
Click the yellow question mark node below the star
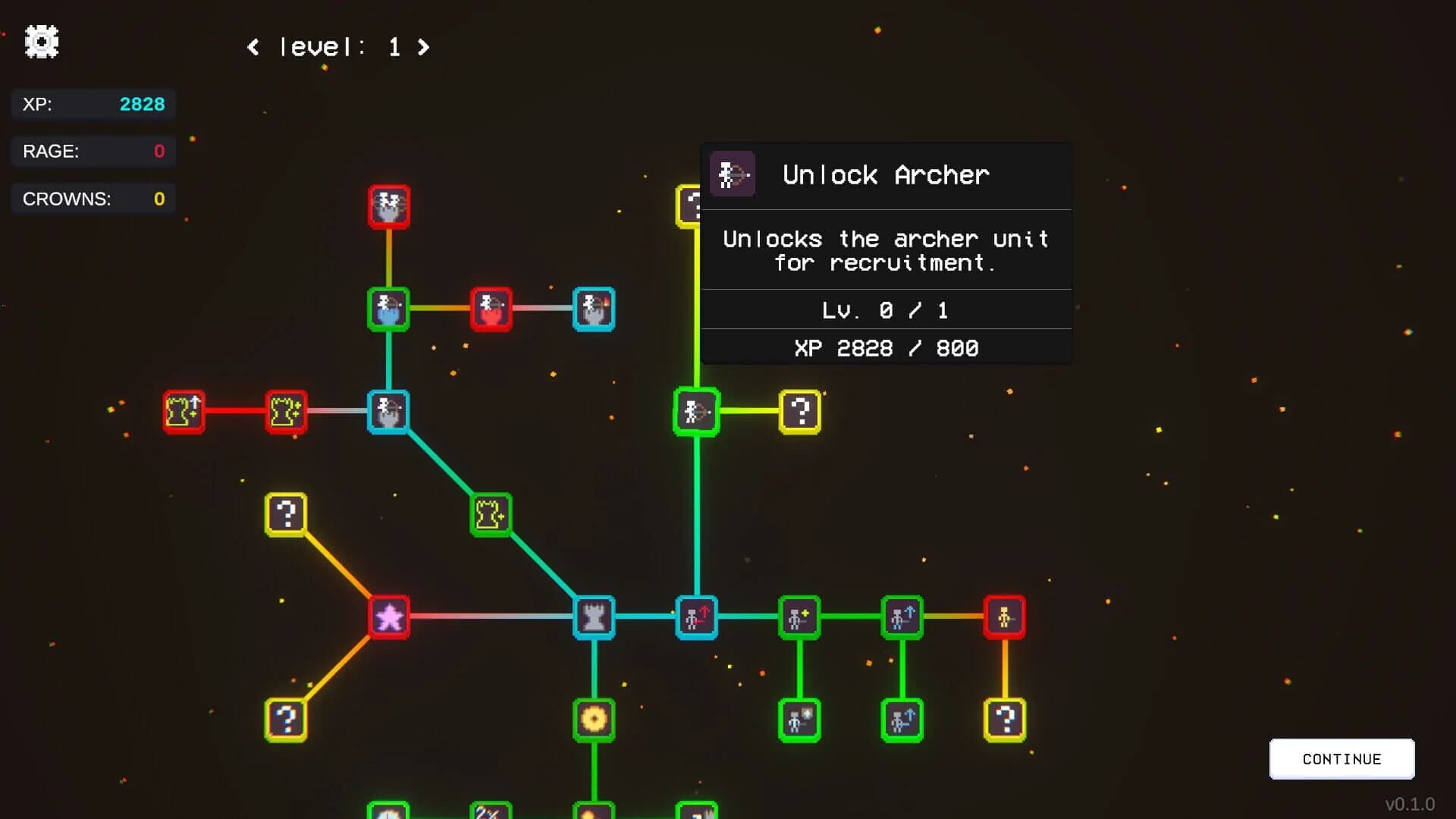point(287,720)
